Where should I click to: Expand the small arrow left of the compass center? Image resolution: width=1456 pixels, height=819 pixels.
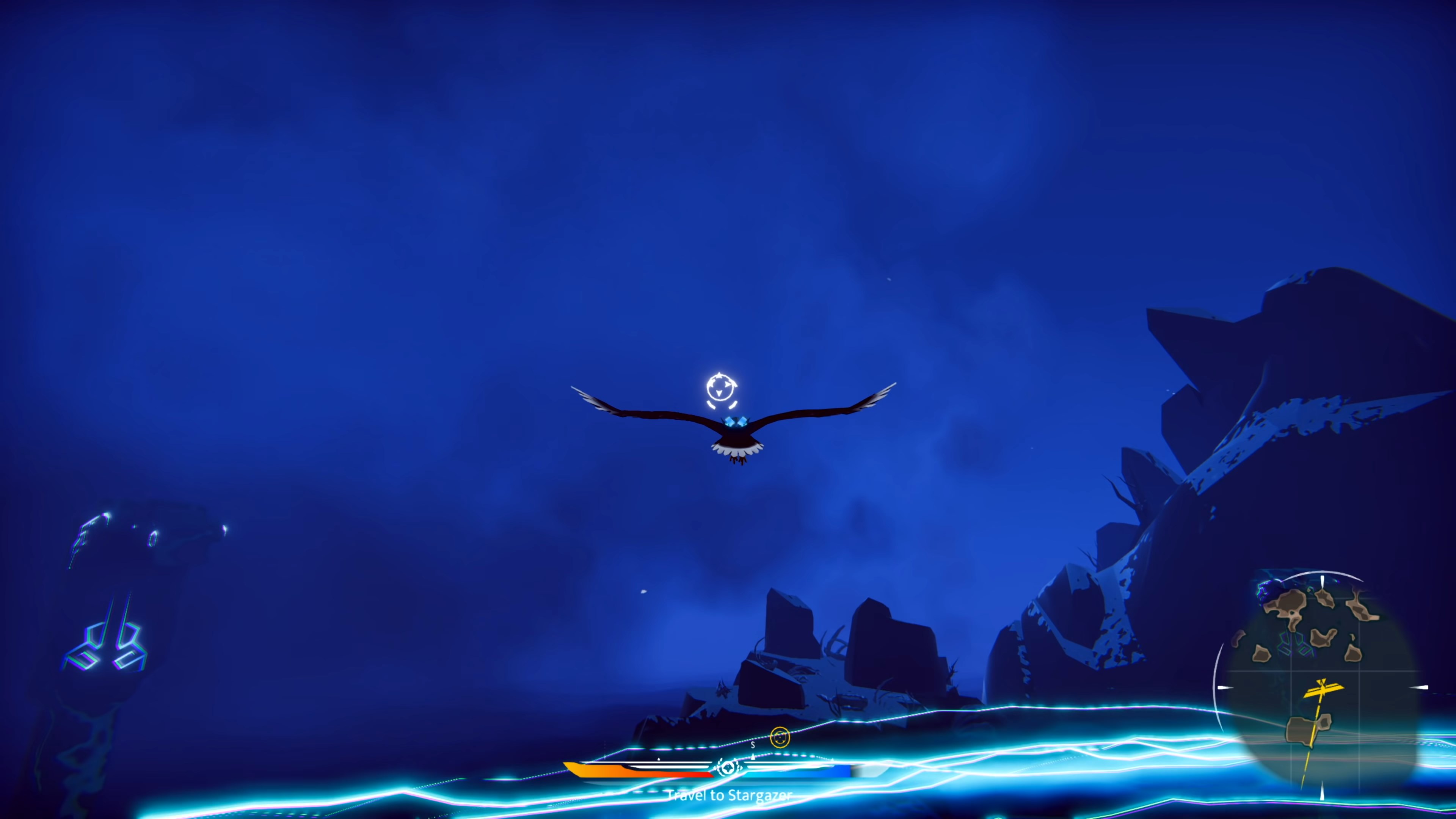point(659,759)
